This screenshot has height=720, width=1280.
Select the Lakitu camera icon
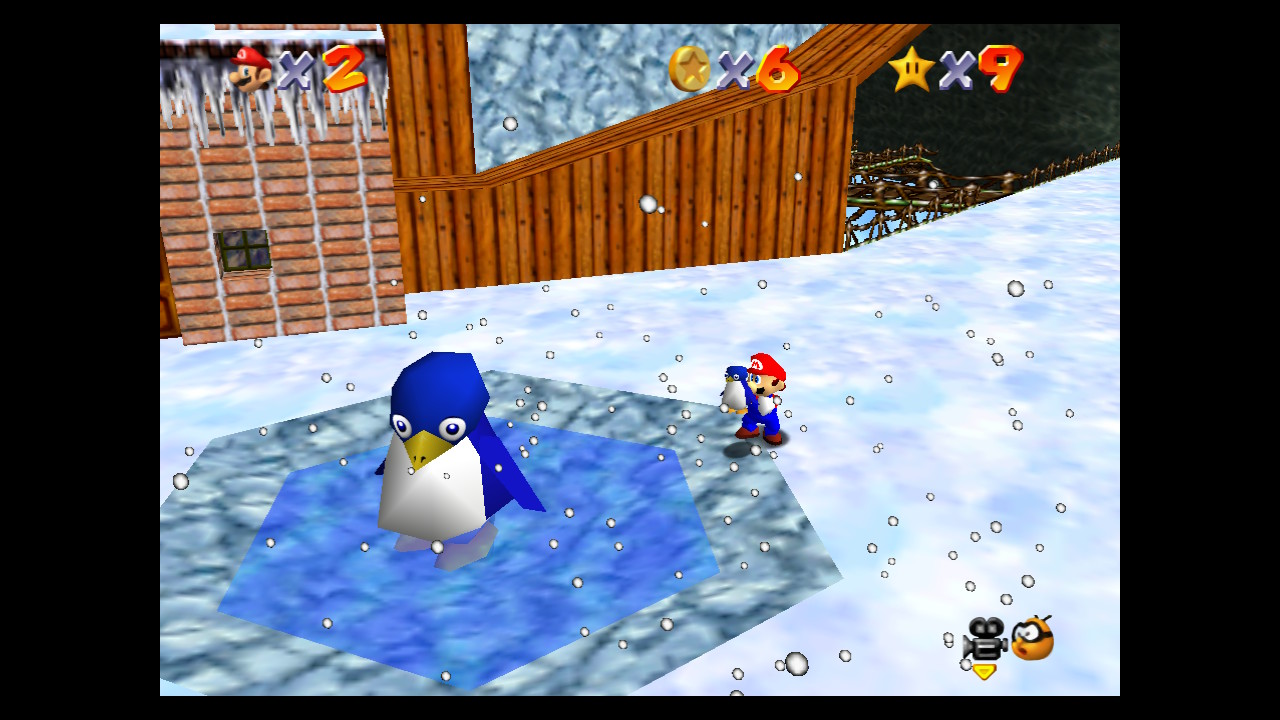tap(1032, 638)
